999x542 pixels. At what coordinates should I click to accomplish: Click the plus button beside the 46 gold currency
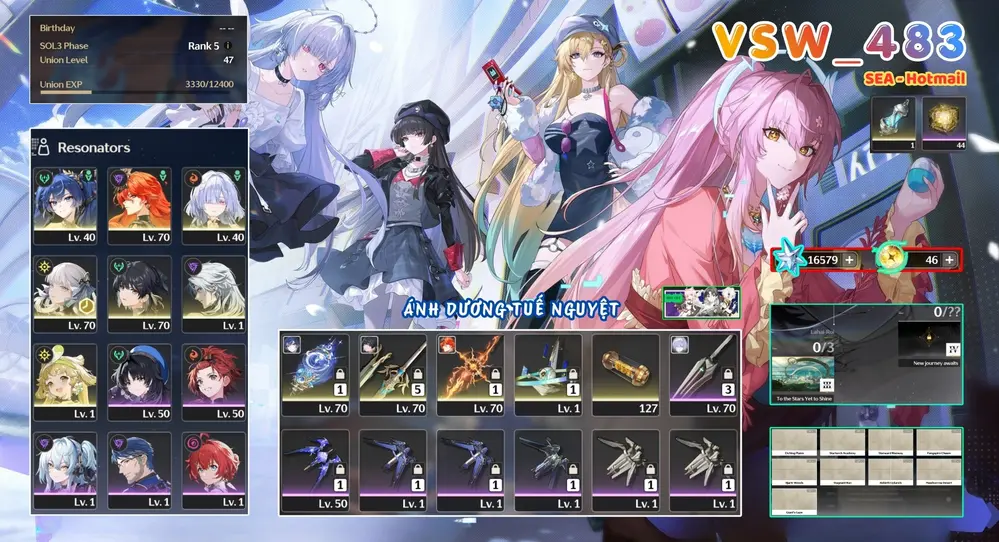(949, 260)
